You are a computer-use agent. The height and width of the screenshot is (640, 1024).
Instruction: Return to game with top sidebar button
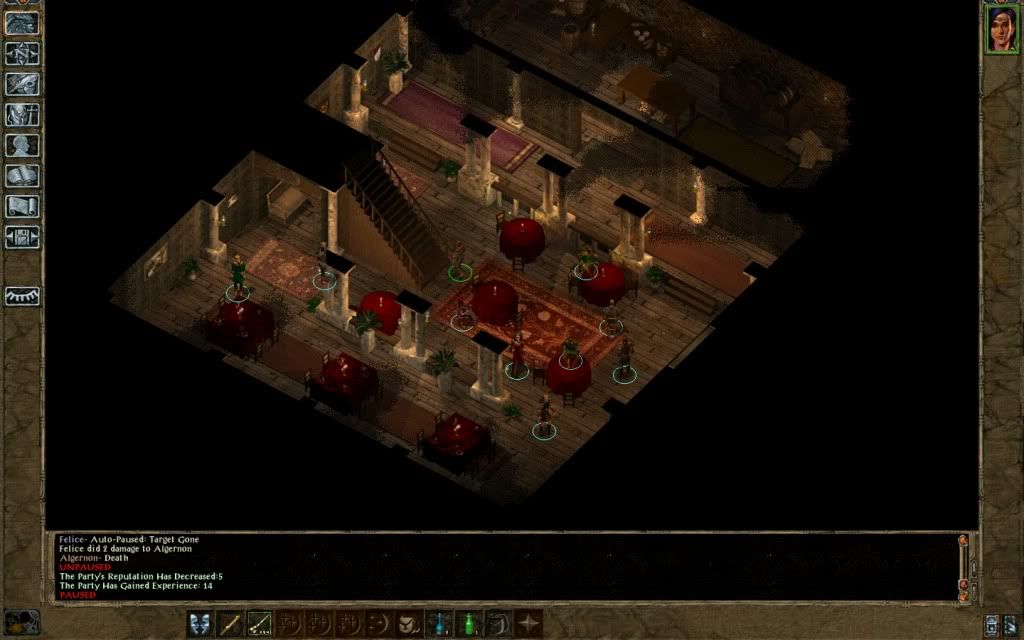pos(22,22)
